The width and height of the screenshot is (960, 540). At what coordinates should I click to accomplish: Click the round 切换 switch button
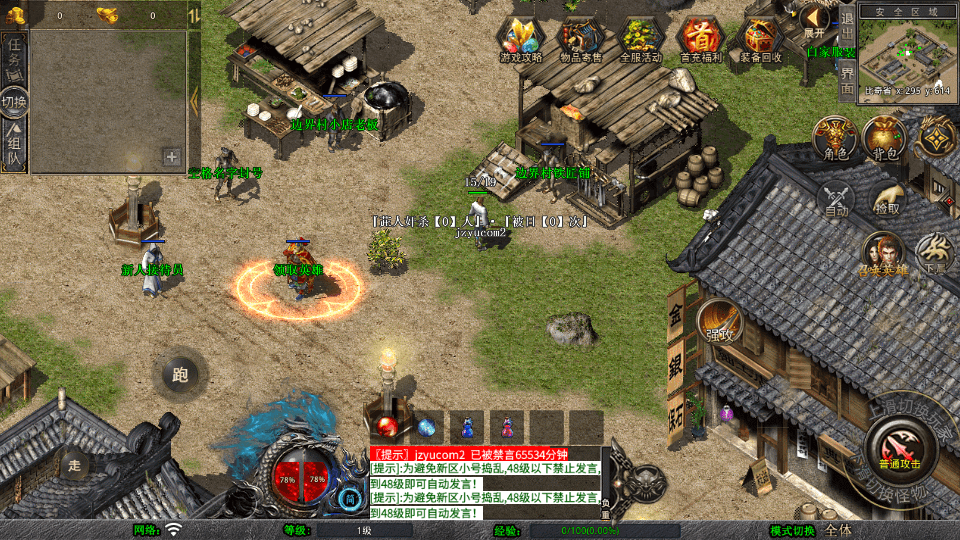[x=15, y=102]
